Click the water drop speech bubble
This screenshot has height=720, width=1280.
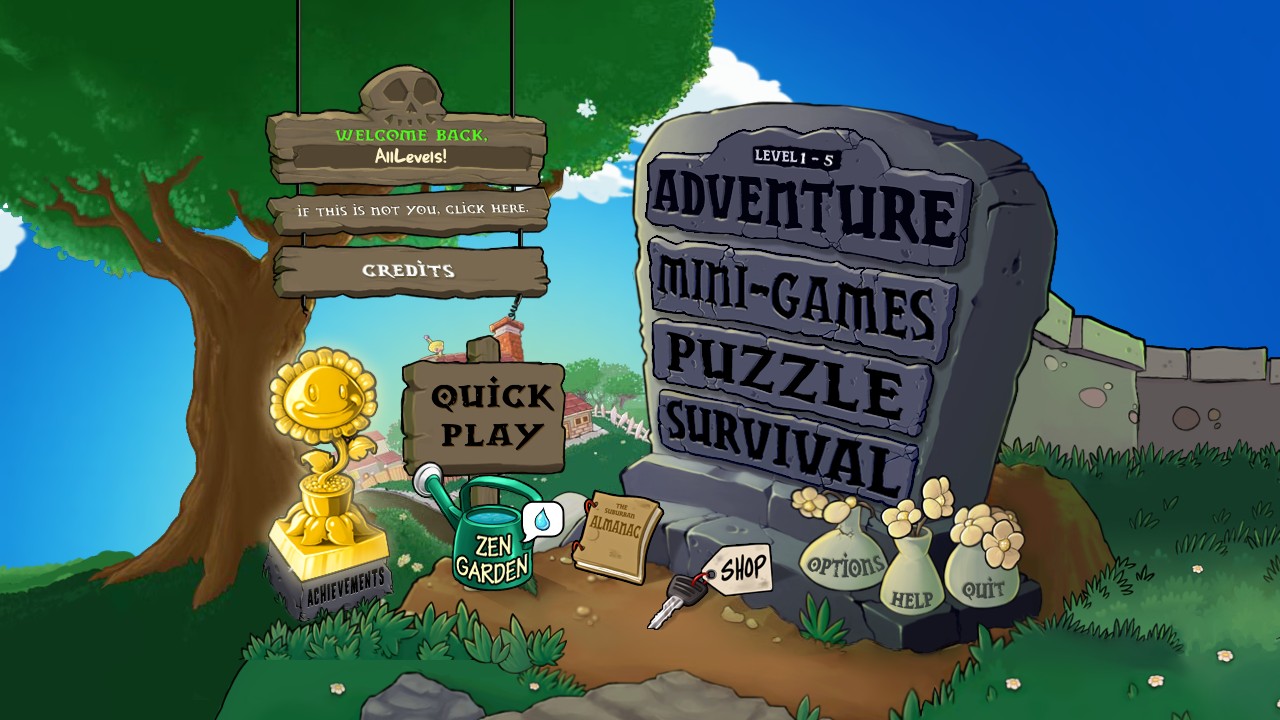(540, 520)
